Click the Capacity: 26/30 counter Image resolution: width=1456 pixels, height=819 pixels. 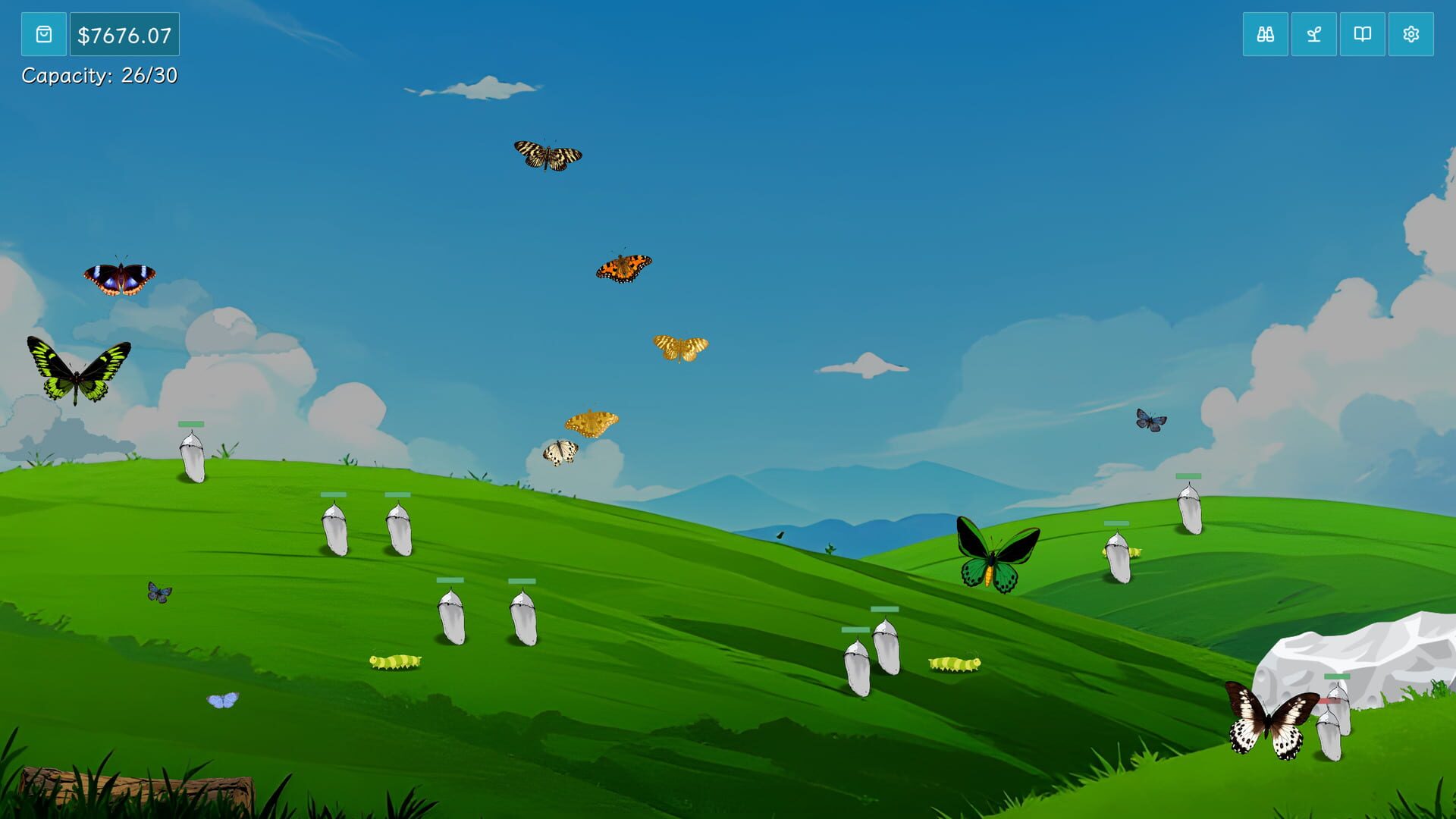[x=99, y=76]
